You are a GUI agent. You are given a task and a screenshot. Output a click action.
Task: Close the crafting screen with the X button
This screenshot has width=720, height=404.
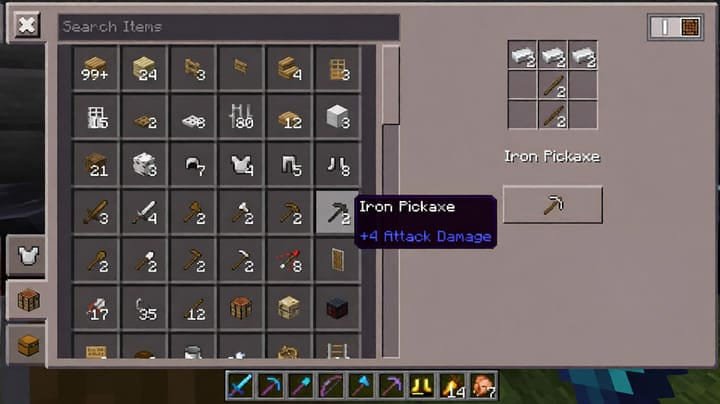point(26,26)
